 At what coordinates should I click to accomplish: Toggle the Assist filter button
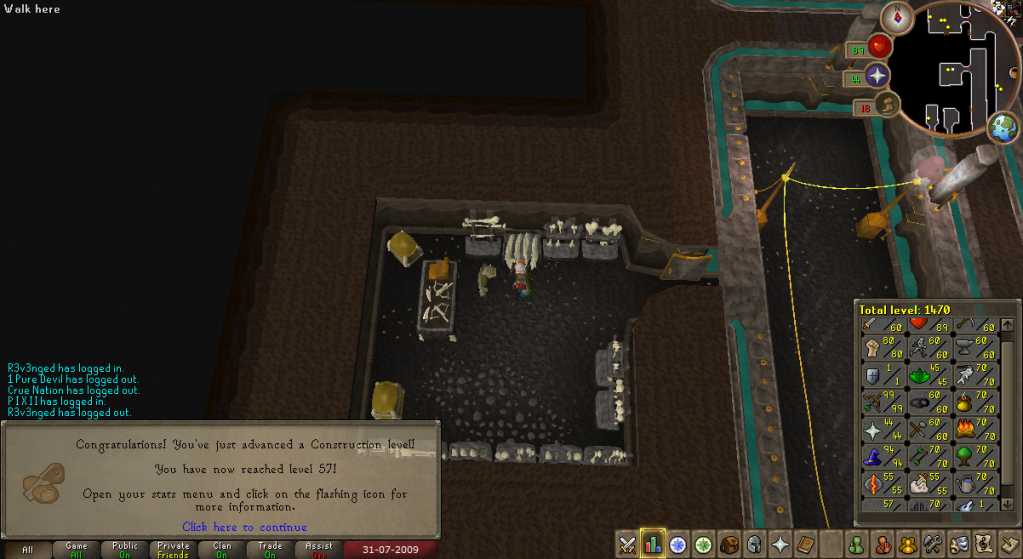click(319, 550)
